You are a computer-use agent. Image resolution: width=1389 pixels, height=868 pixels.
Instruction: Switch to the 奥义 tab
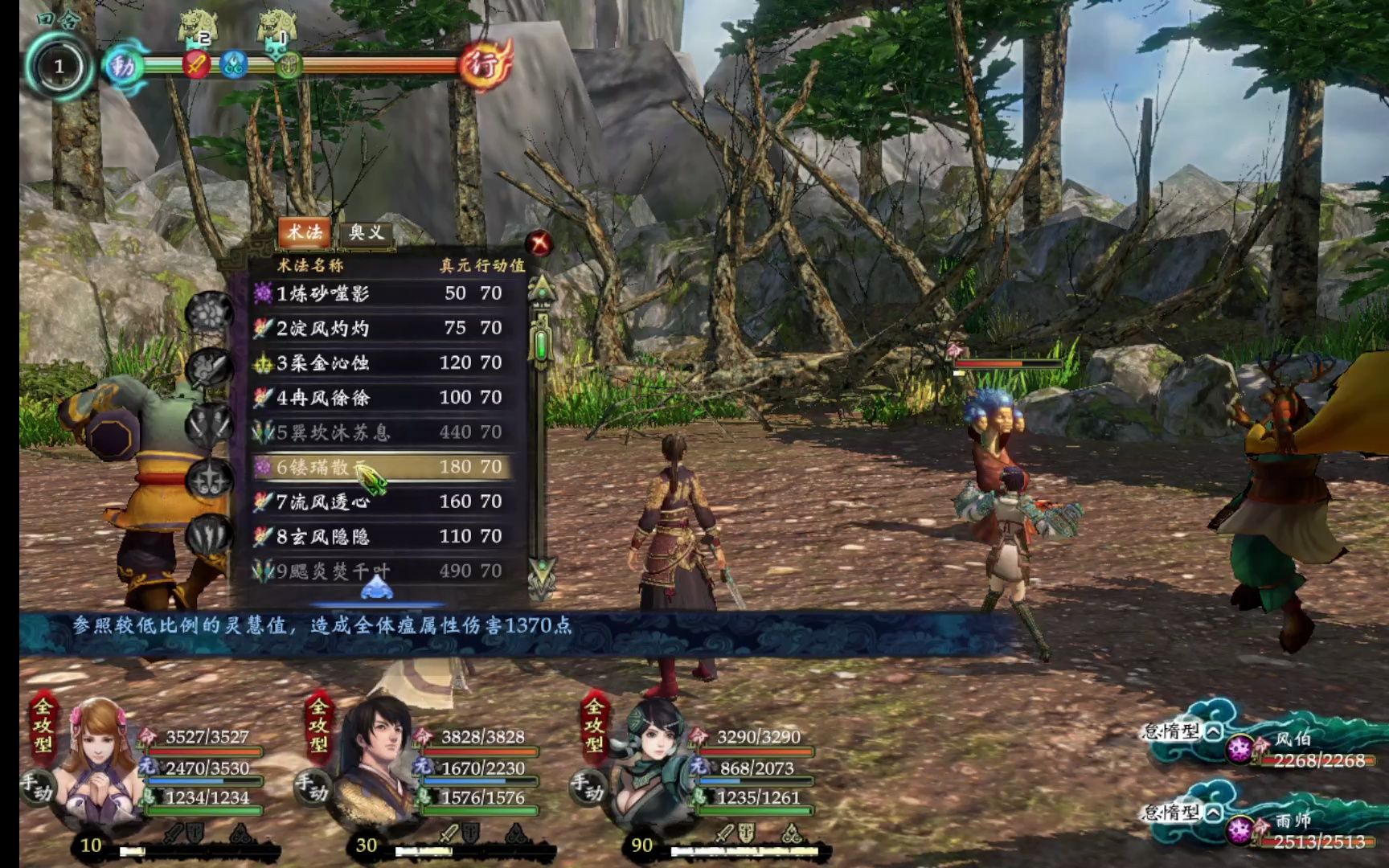click(x=367, y=233)
